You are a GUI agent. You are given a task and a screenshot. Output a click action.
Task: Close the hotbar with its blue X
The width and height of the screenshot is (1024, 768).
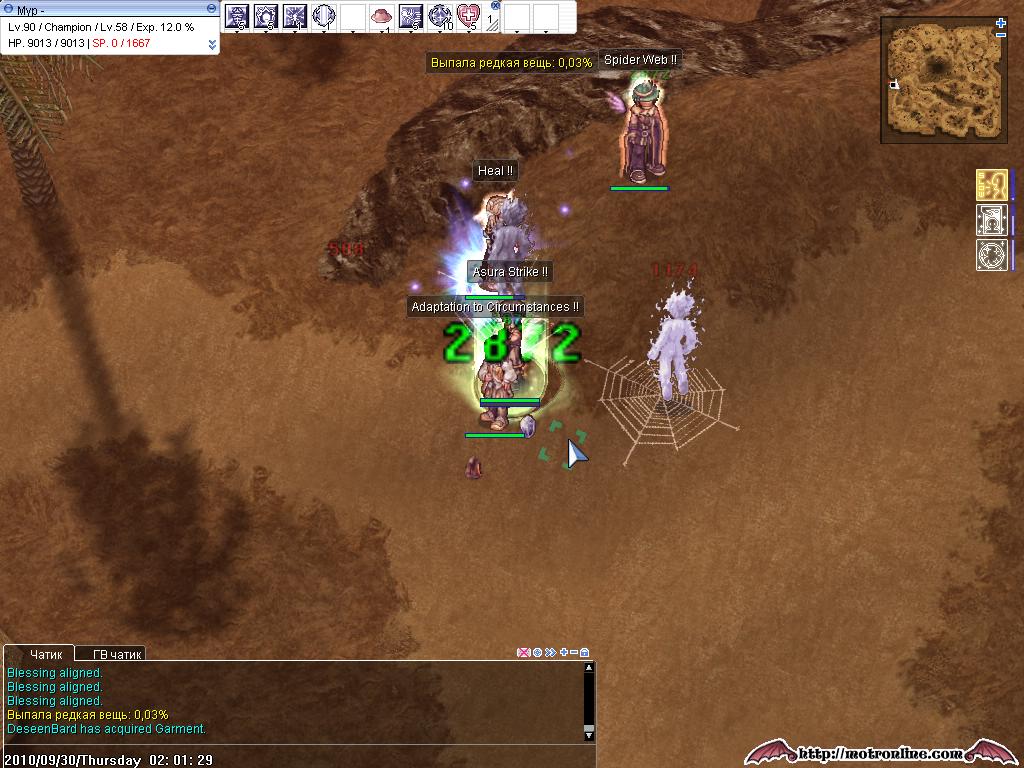pos(495,5)
